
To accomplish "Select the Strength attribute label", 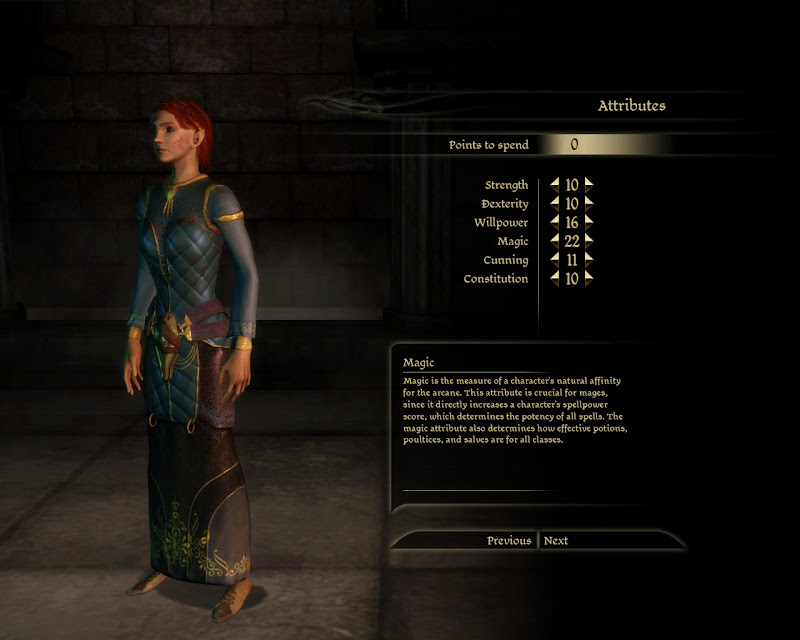I will click(506, 186).
